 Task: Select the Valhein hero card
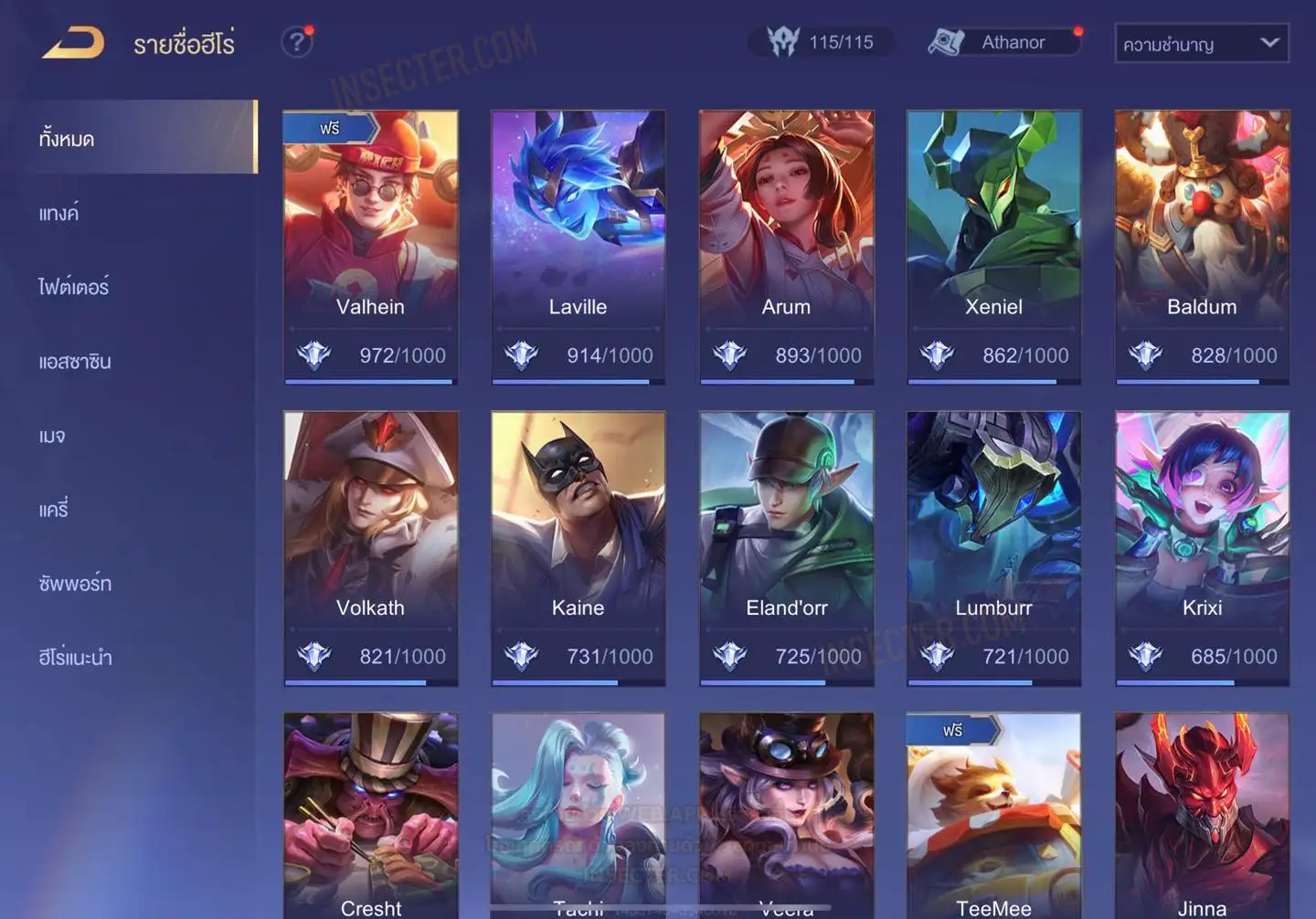pyautogui.click(x=370, y=247)
